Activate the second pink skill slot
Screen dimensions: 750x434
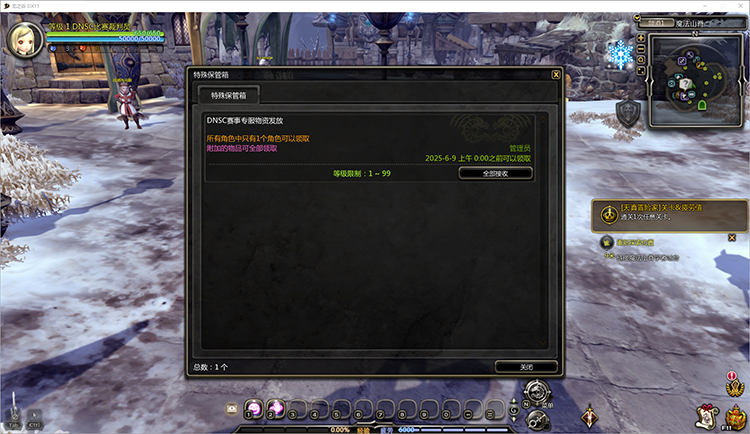(276, 408)
